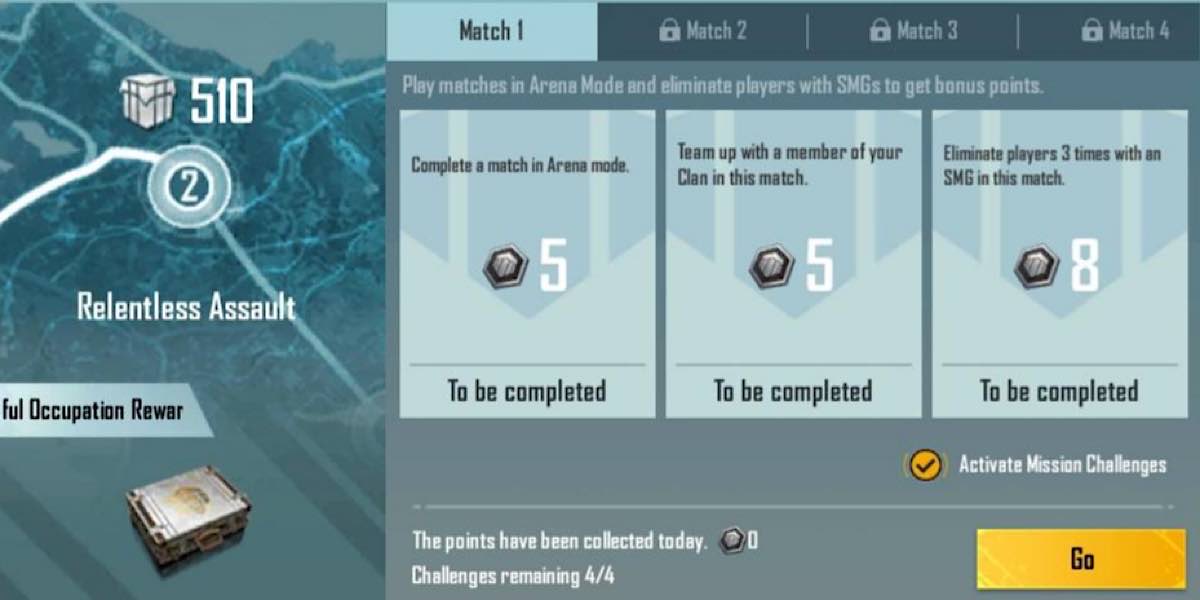Select the Complete a match in Arena mode card
The image size is (1200, 600).
[527, 264]
